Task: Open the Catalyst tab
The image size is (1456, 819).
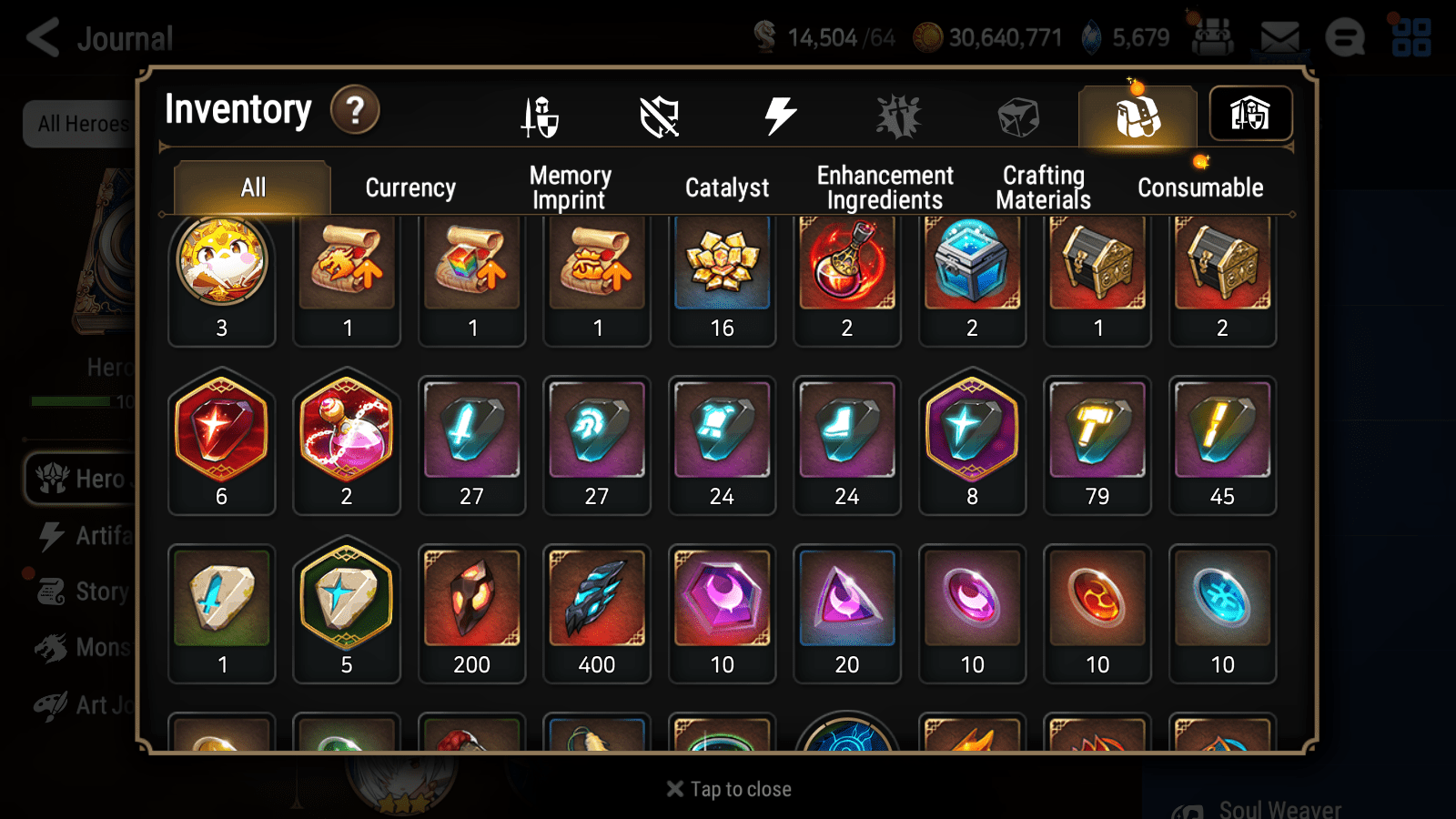Action: (727, 187)
